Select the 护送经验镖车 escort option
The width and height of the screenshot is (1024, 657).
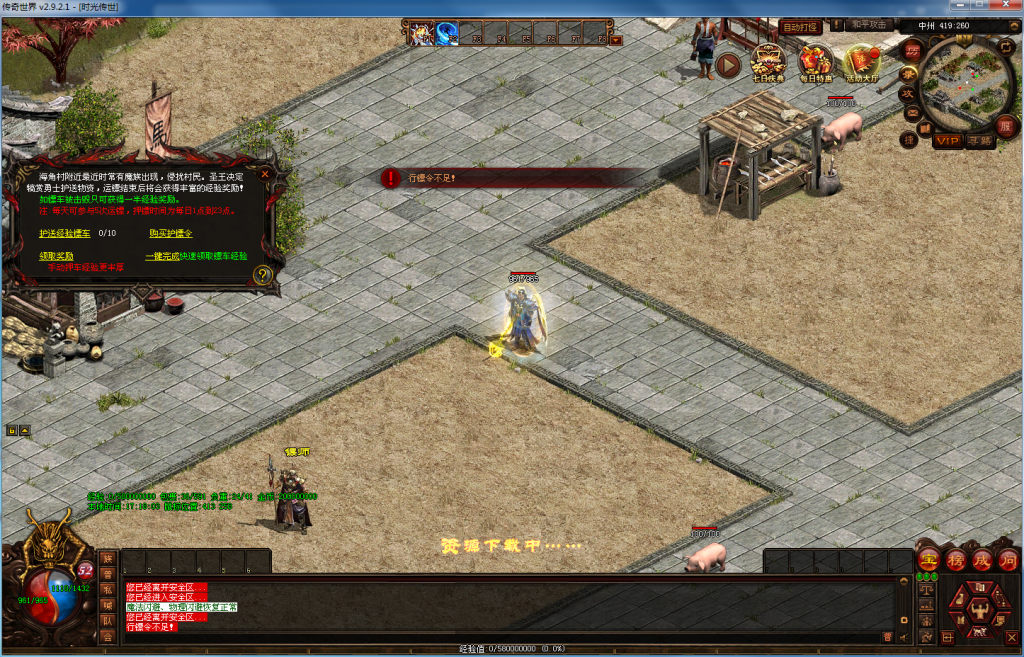64,233
